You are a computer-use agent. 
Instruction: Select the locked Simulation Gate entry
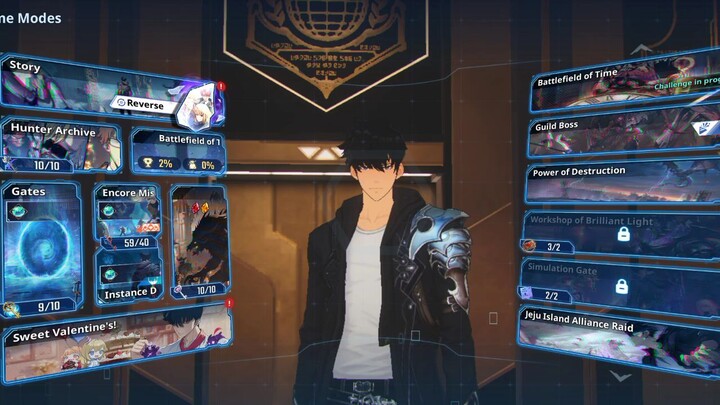coord(622,281)
